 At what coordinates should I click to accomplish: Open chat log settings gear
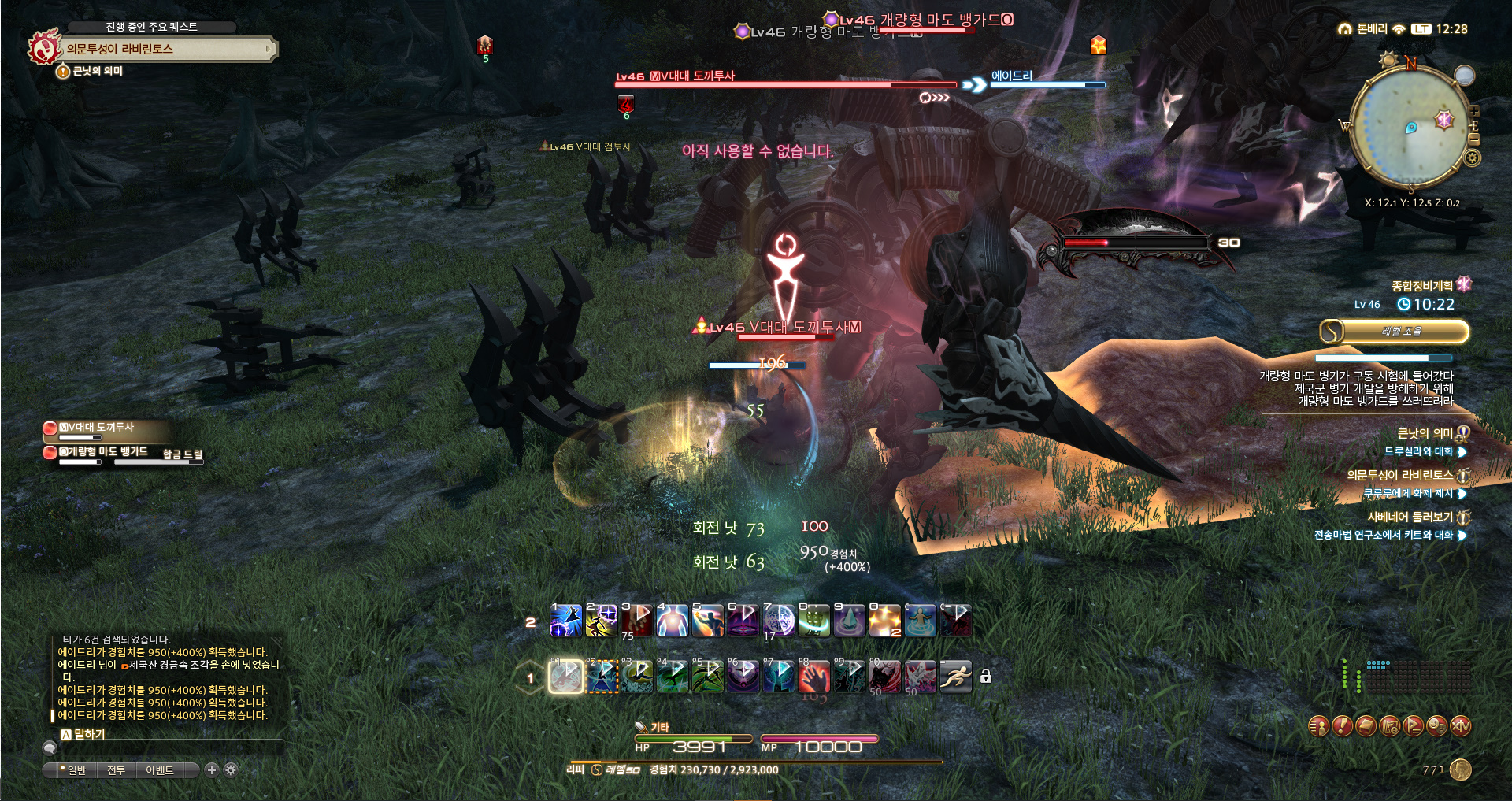pos(231,770)
